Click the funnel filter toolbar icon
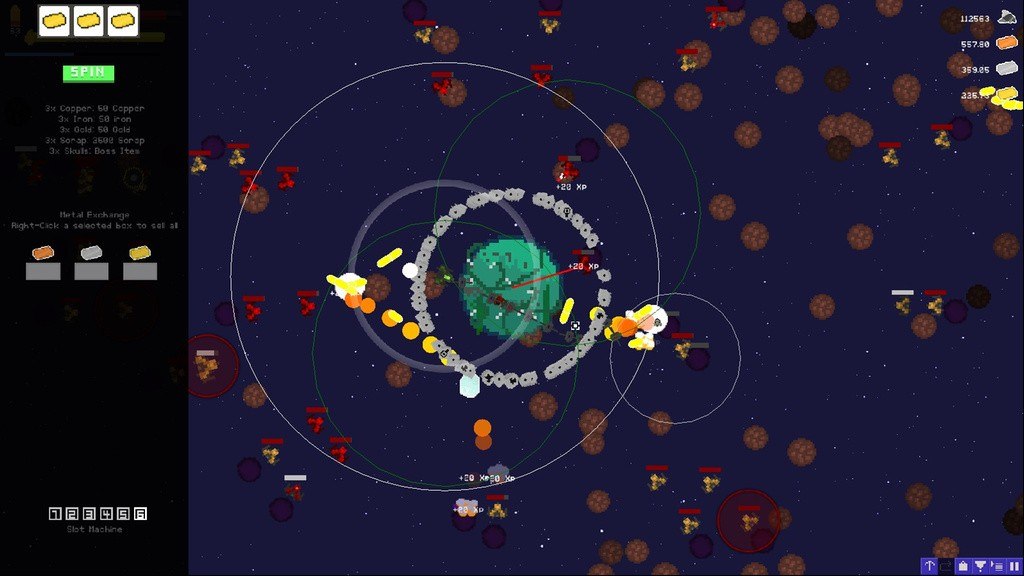1024x576 pixels. point(981,566)
